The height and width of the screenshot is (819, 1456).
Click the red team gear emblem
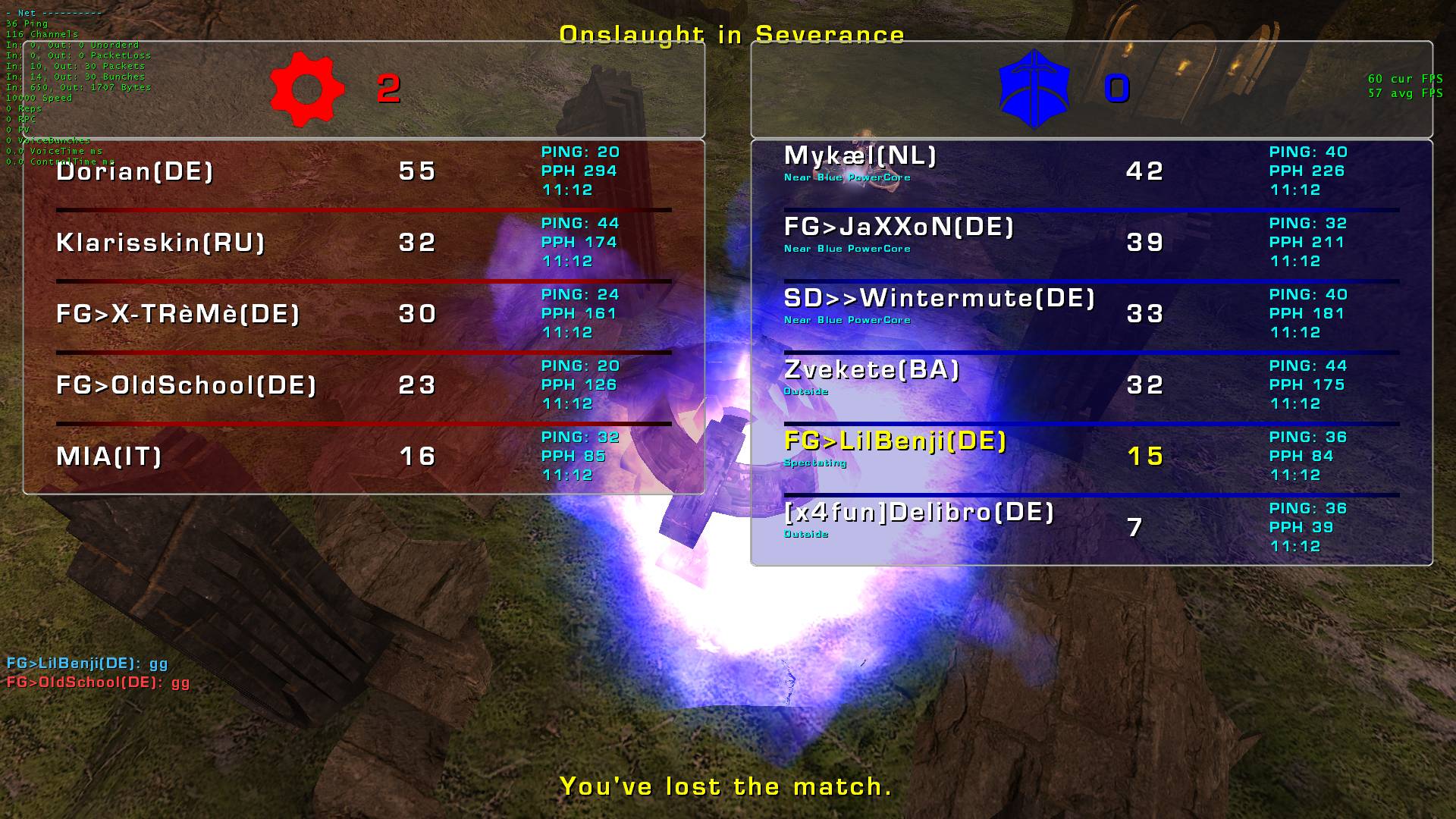(307, 89)
